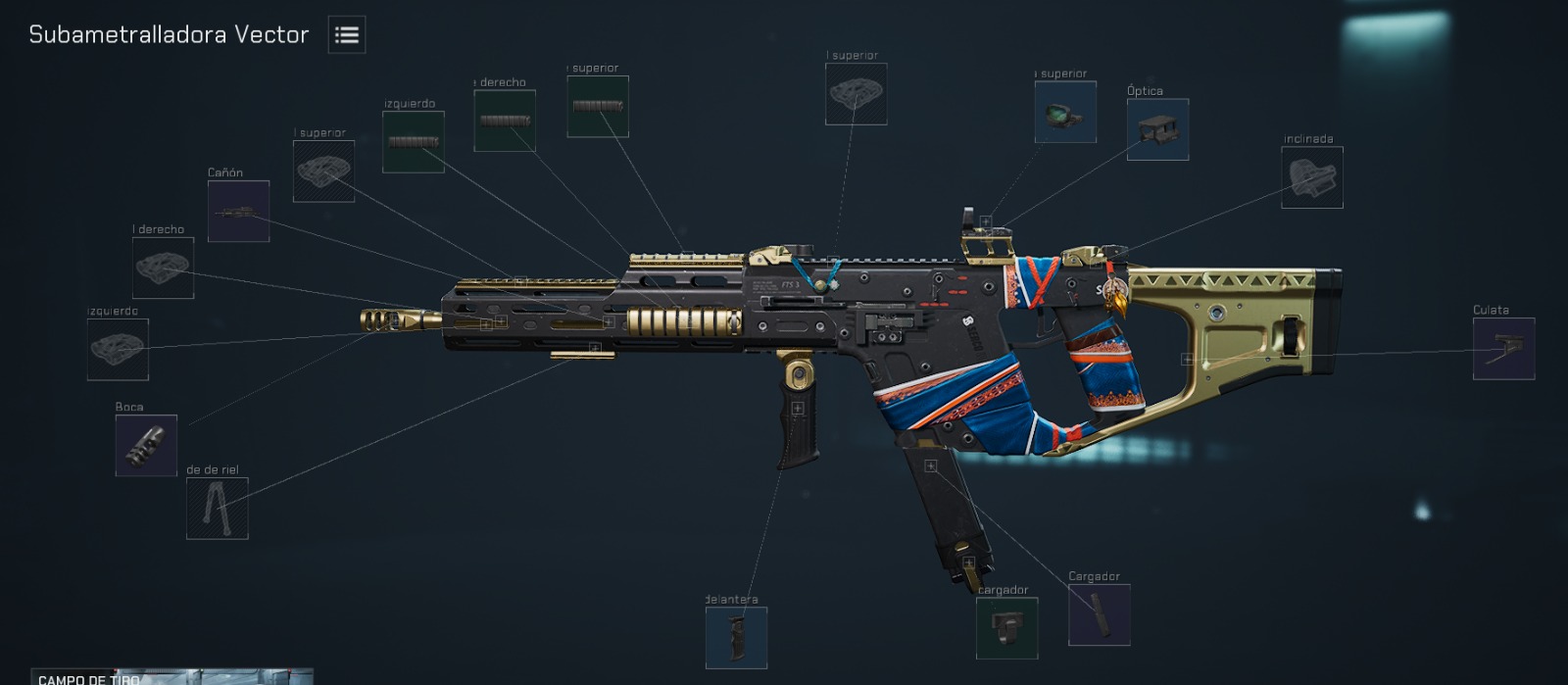The image size is (1568, 685).
Task: Open the bipod rail attachment slot
Action: click(x=217, y=508)
